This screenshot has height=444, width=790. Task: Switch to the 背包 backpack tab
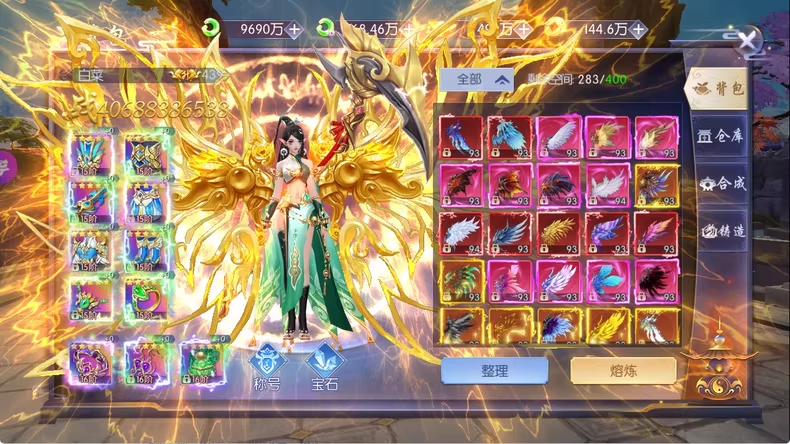tap(718, 88)
